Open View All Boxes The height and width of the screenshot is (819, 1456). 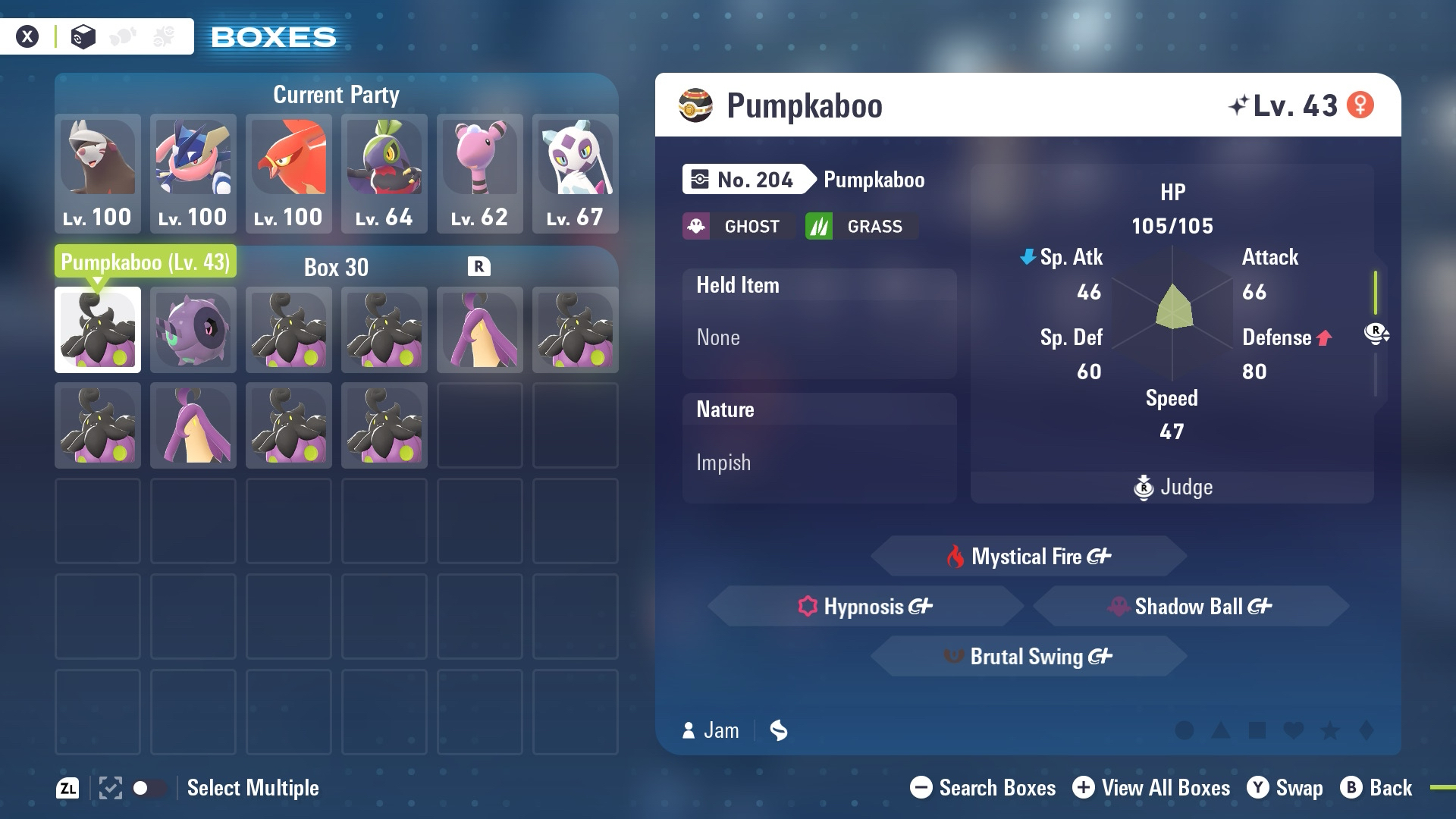1151,788
